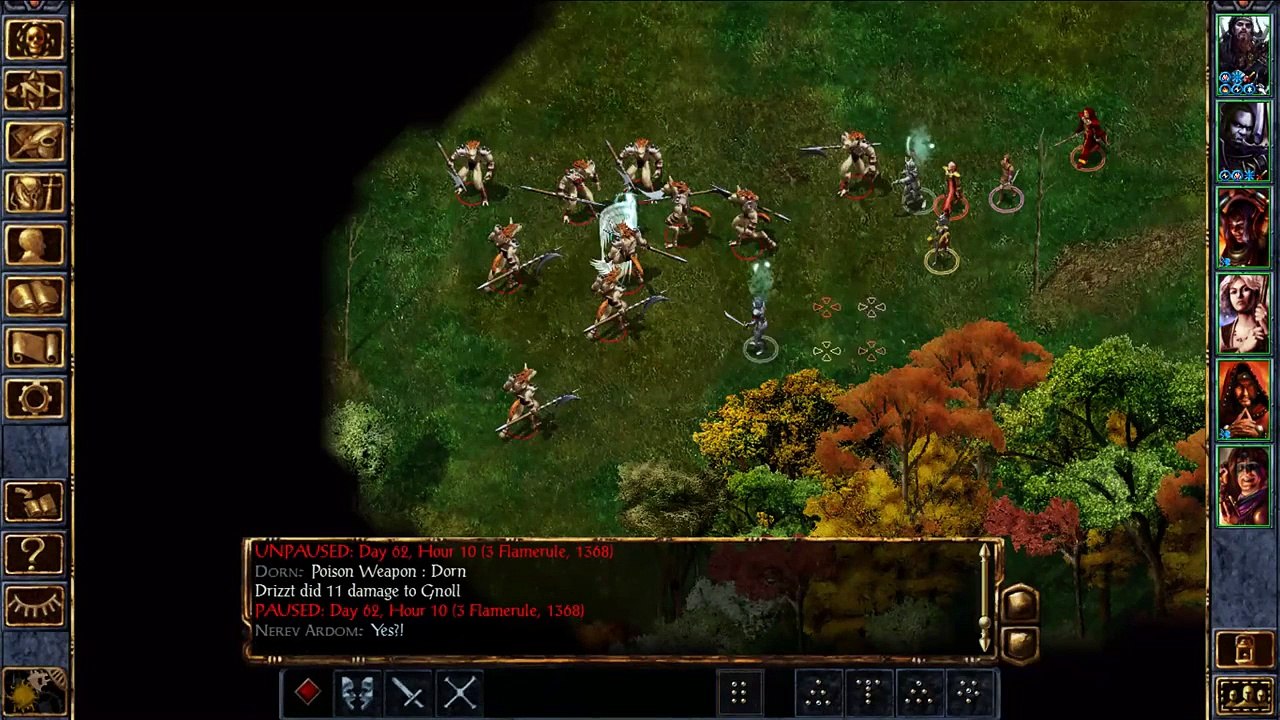Toggle the clock pause button
Image resolution: width=1280 pixels, height=720 pixels.
coord(35,692)
